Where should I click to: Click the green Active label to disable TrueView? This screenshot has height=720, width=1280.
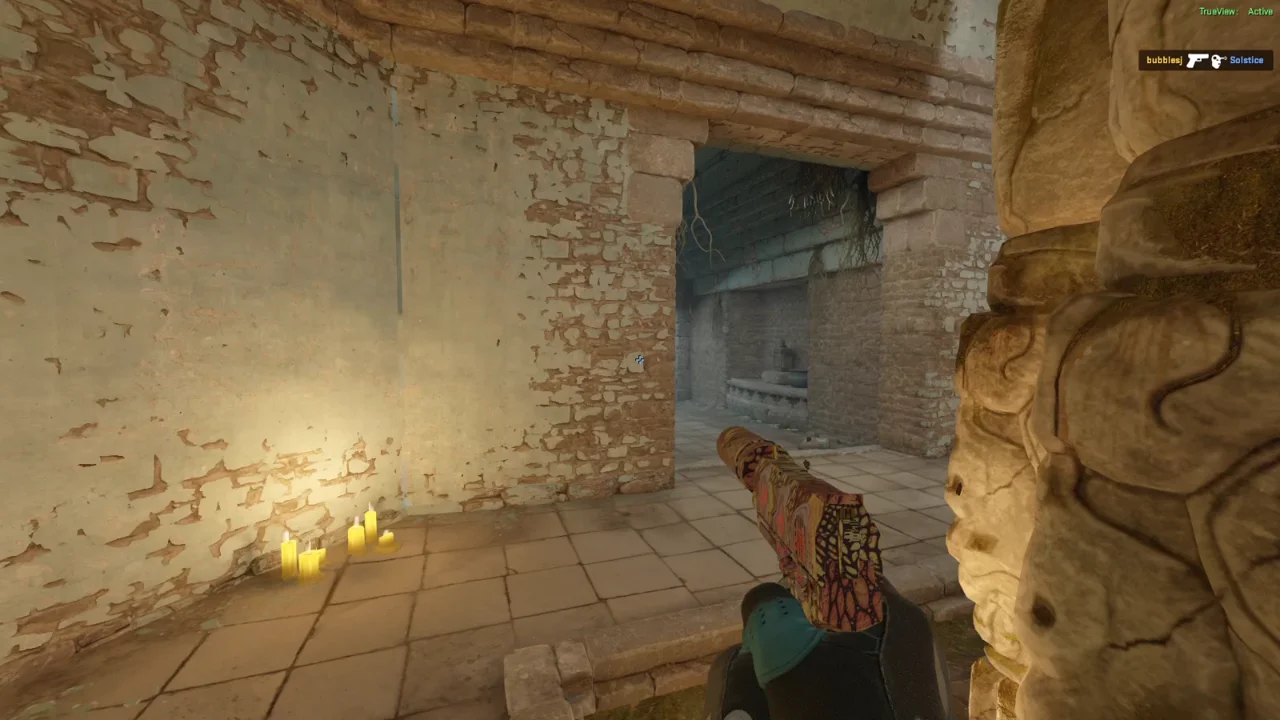coord(1260,11)
